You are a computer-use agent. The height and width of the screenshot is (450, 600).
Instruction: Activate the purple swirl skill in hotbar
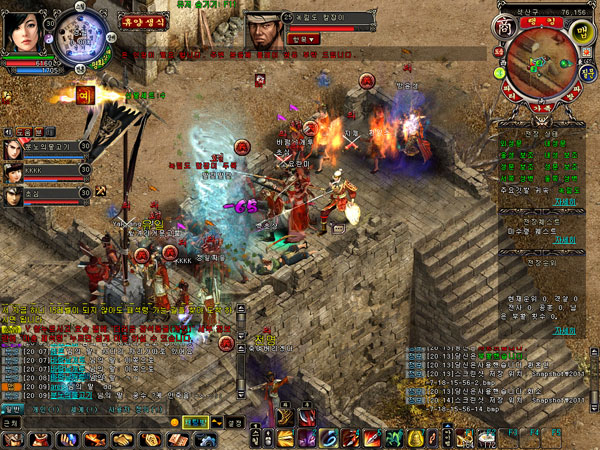click(305, 438)
